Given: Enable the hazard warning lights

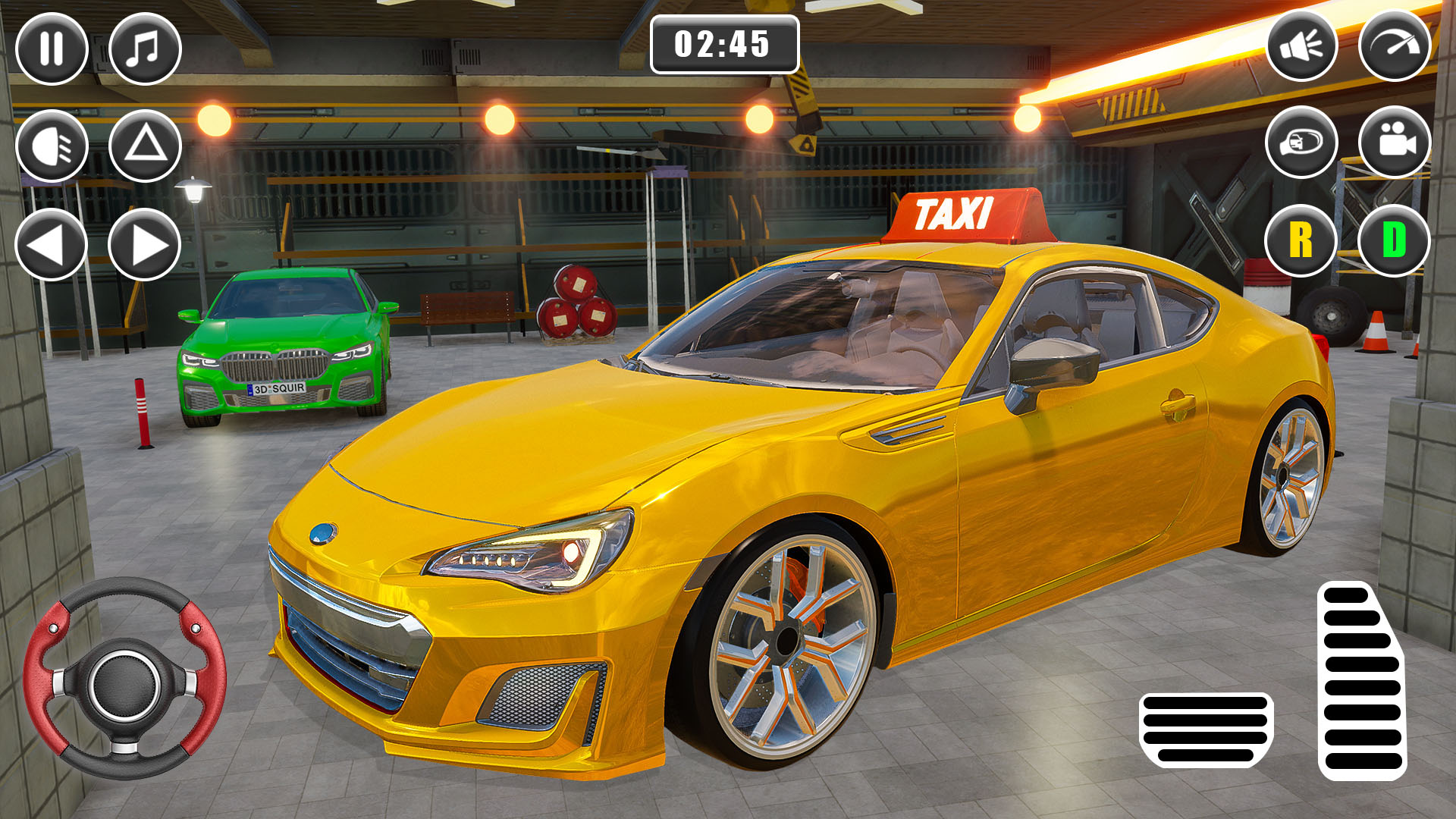Looking at the screenshot, I should click(x=144, y=146).
